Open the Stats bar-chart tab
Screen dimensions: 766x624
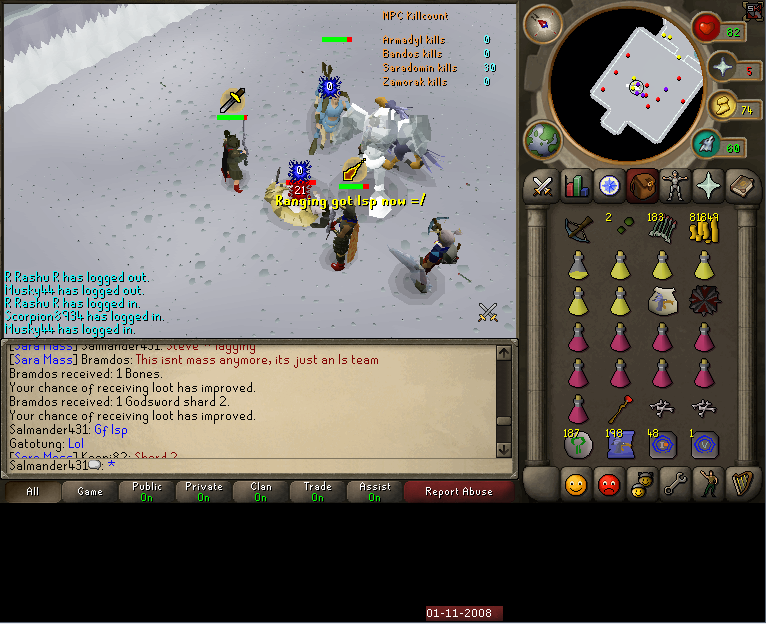(x=576, y=186)
